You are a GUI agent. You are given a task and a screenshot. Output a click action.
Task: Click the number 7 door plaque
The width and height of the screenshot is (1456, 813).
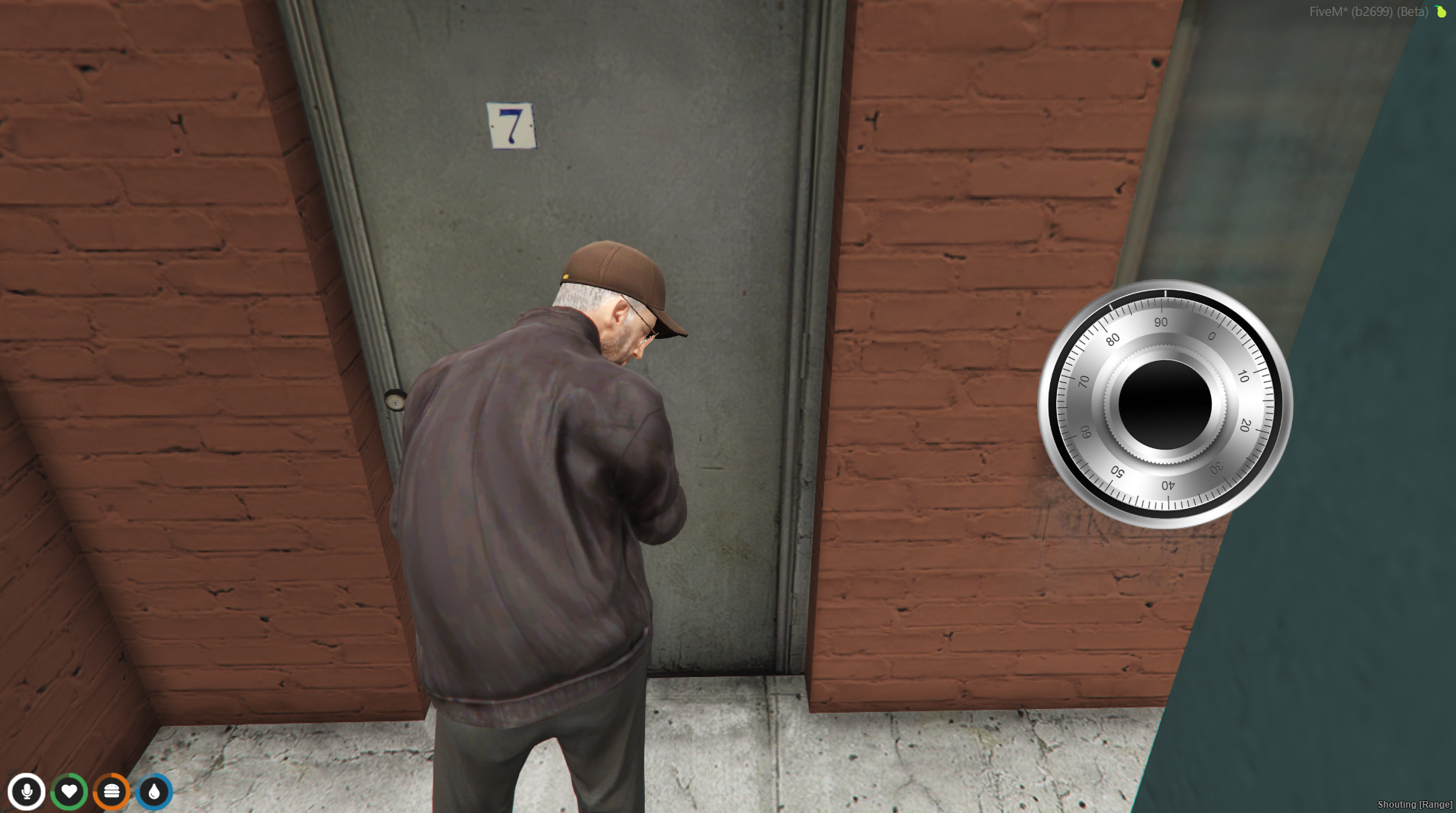pos(511,124)
